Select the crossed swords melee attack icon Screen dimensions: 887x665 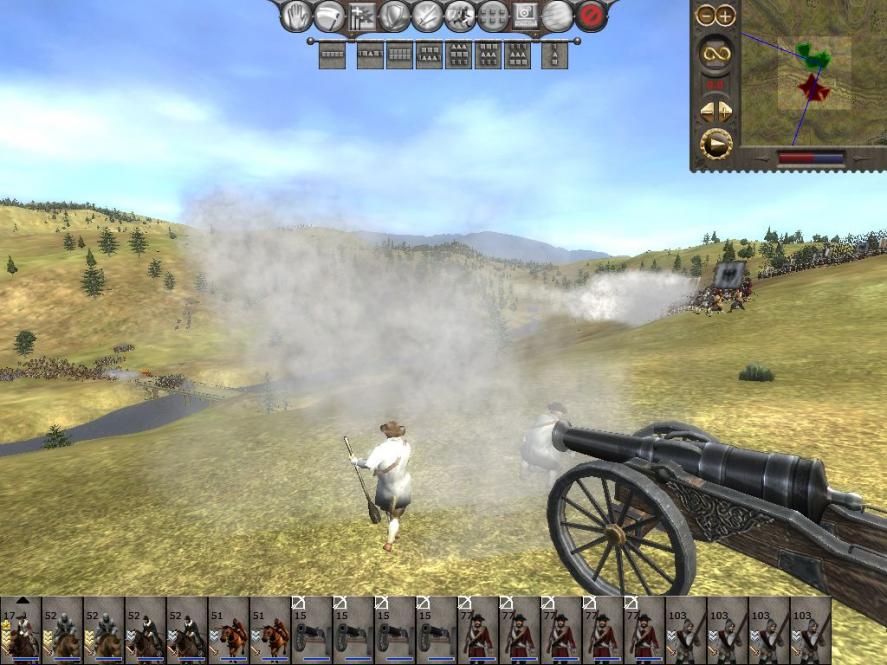point(427,16)
